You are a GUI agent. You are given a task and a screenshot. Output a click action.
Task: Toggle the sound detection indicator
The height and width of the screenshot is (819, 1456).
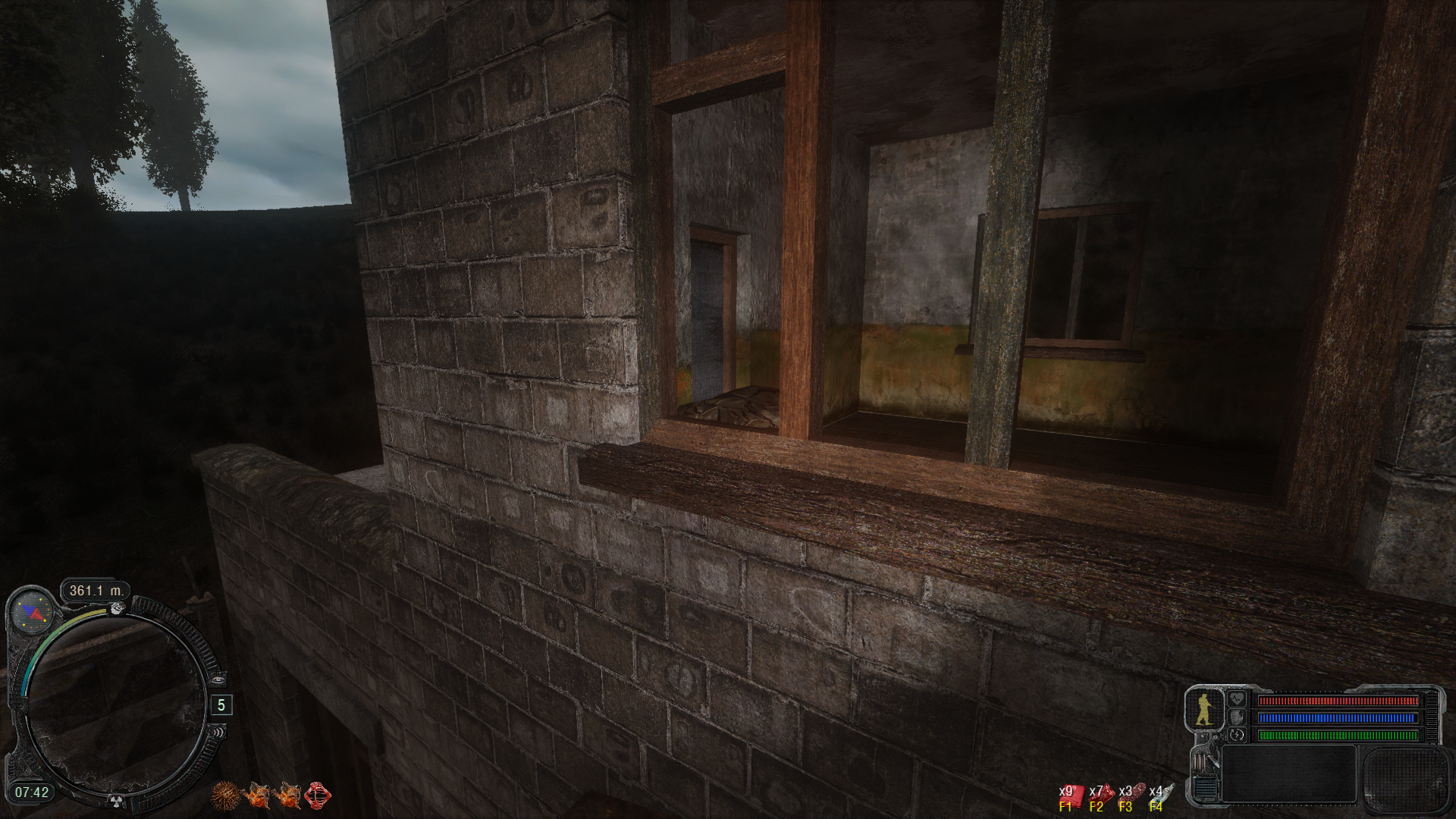coord(219,733)
